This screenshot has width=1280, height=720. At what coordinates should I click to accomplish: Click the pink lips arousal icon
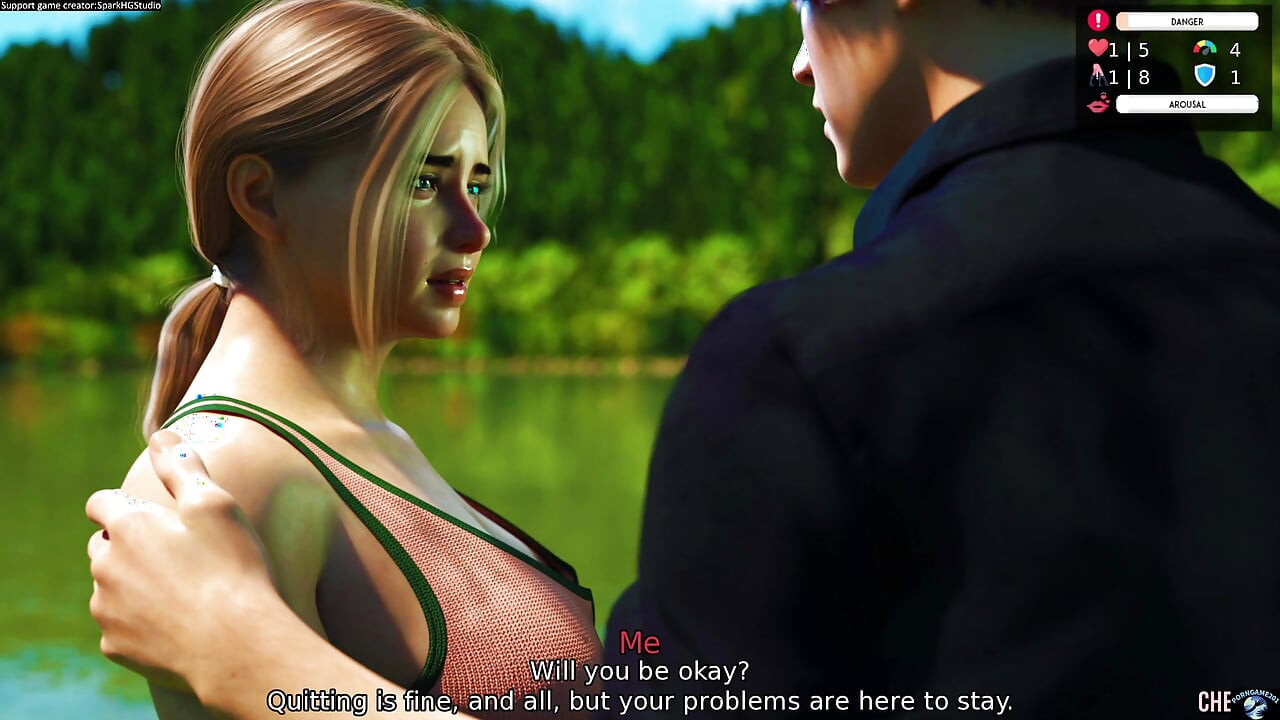[1097, 104]
